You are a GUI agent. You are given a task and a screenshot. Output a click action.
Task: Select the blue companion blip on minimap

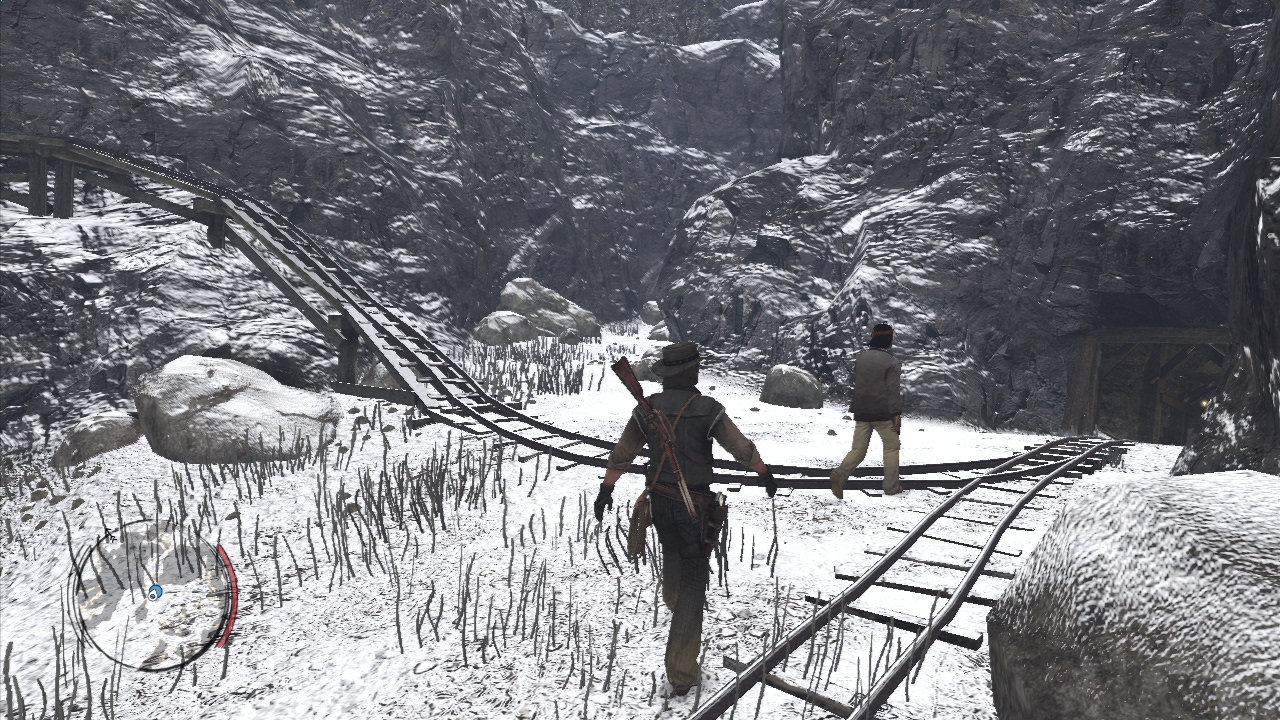[155, 592]
